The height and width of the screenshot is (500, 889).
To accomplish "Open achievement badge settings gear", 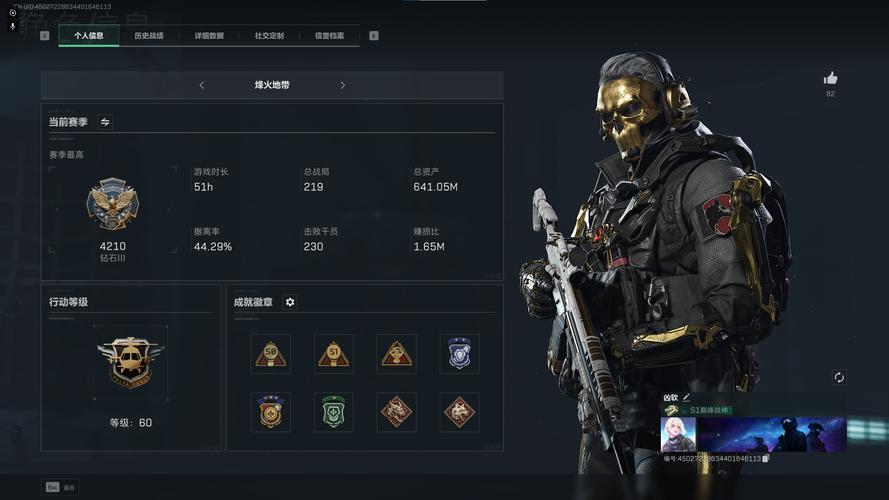I will pos(290,302).
